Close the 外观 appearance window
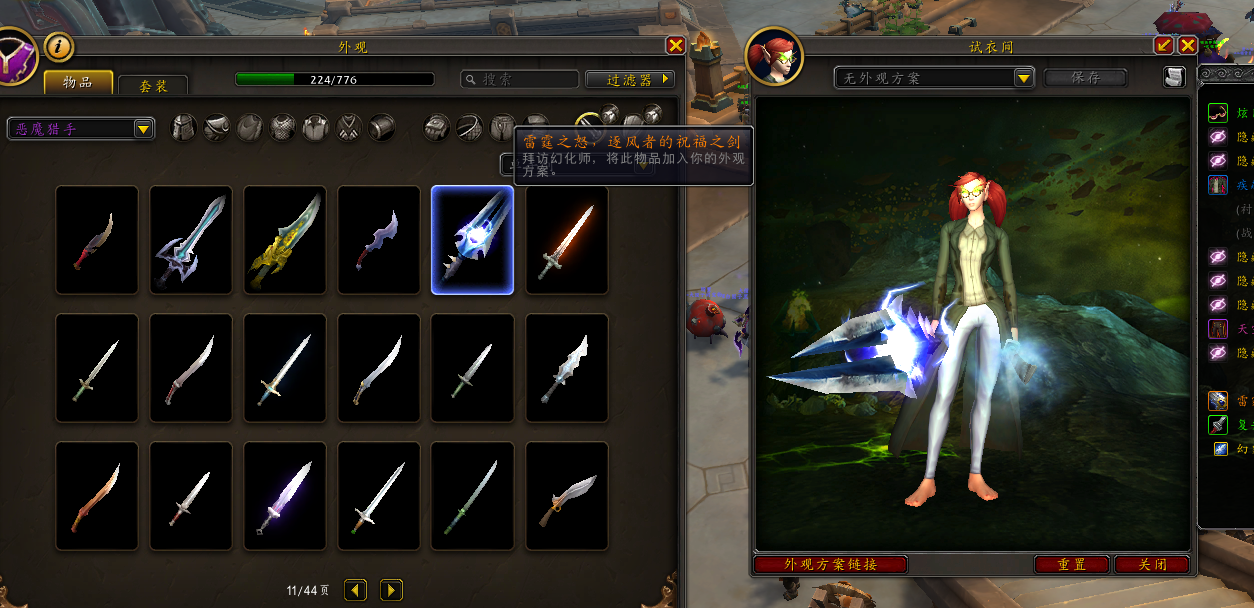 [x=676, y=45]
